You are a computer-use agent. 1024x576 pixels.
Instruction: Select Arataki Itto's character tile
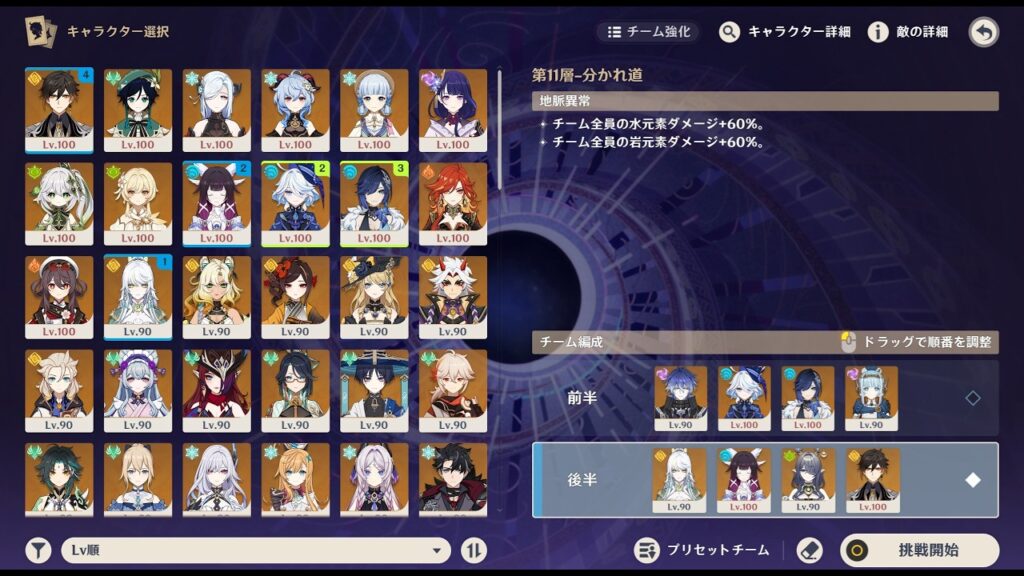coord(453,297)
